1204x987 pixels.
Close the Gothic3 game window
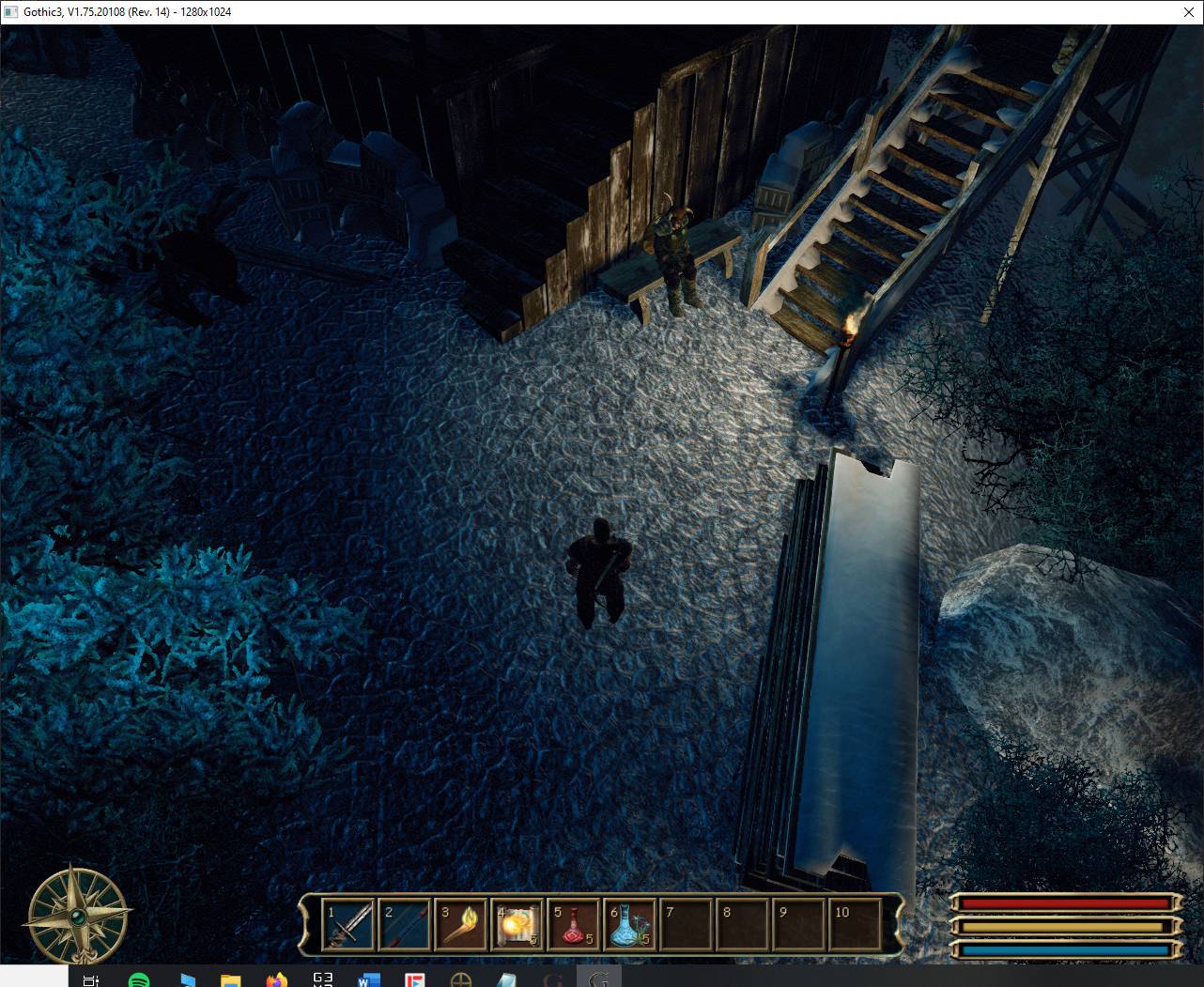click(x=1188, y=12)
